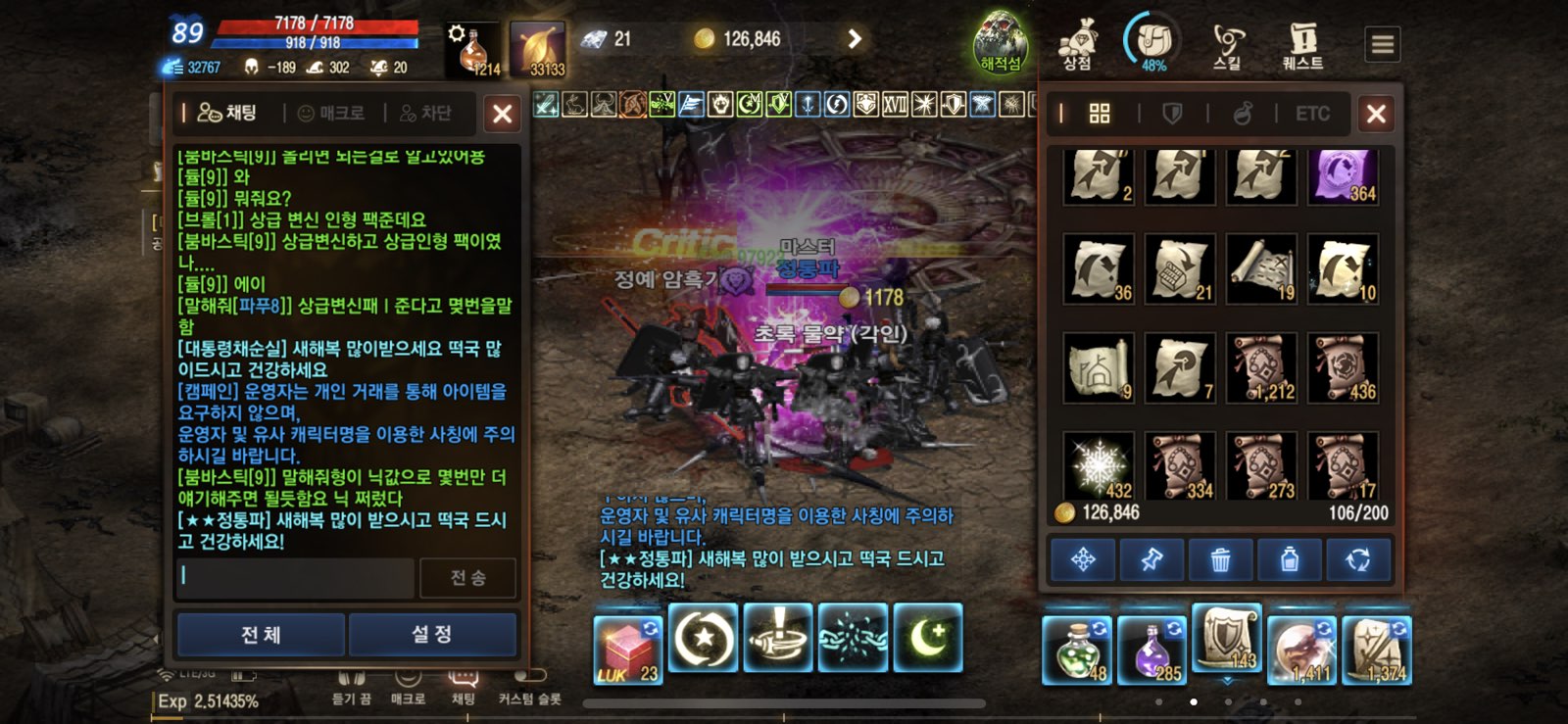Click the bottle icon in the inventory toolbar
The image size is (1568, 724).
click(x=1290, y=558)
